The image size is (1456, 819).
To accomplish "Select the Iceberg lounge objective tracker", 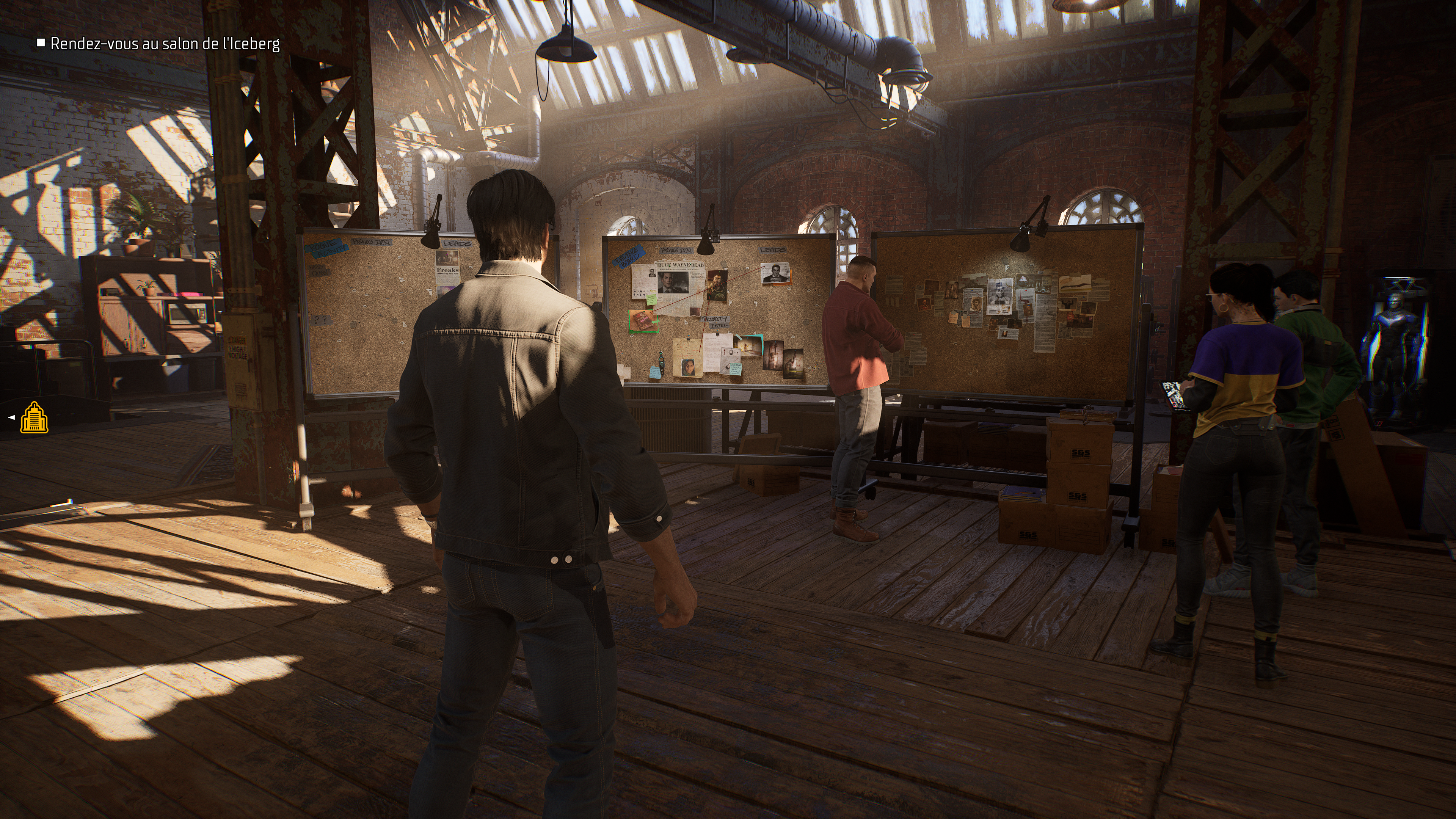I will coord(165,44).
